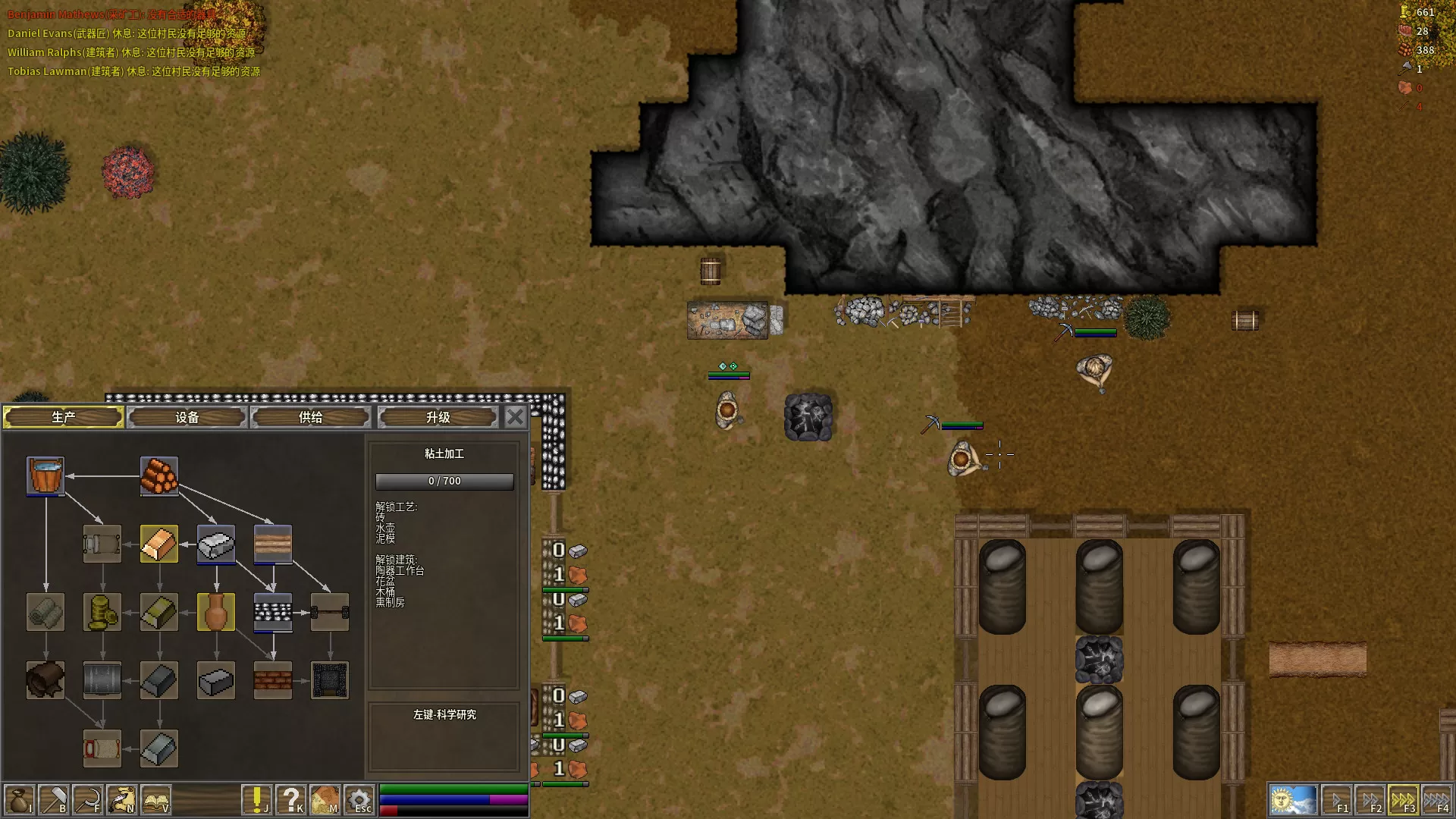The width and height of the screenshot is (1456, 819).
Task: Open the gear settings menu
Action: pos(359,800)
